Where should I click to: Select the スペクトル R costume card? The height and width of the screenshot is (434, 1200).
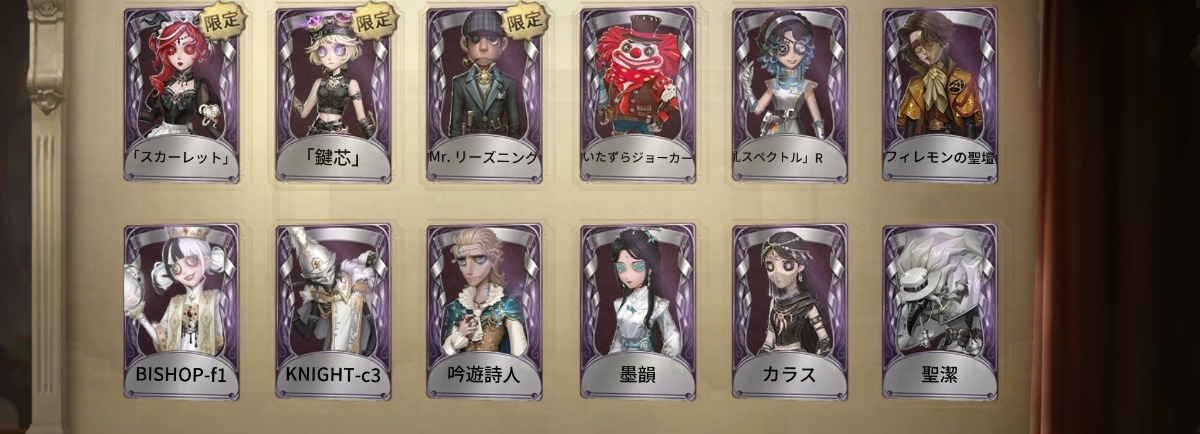click(789, 95)
